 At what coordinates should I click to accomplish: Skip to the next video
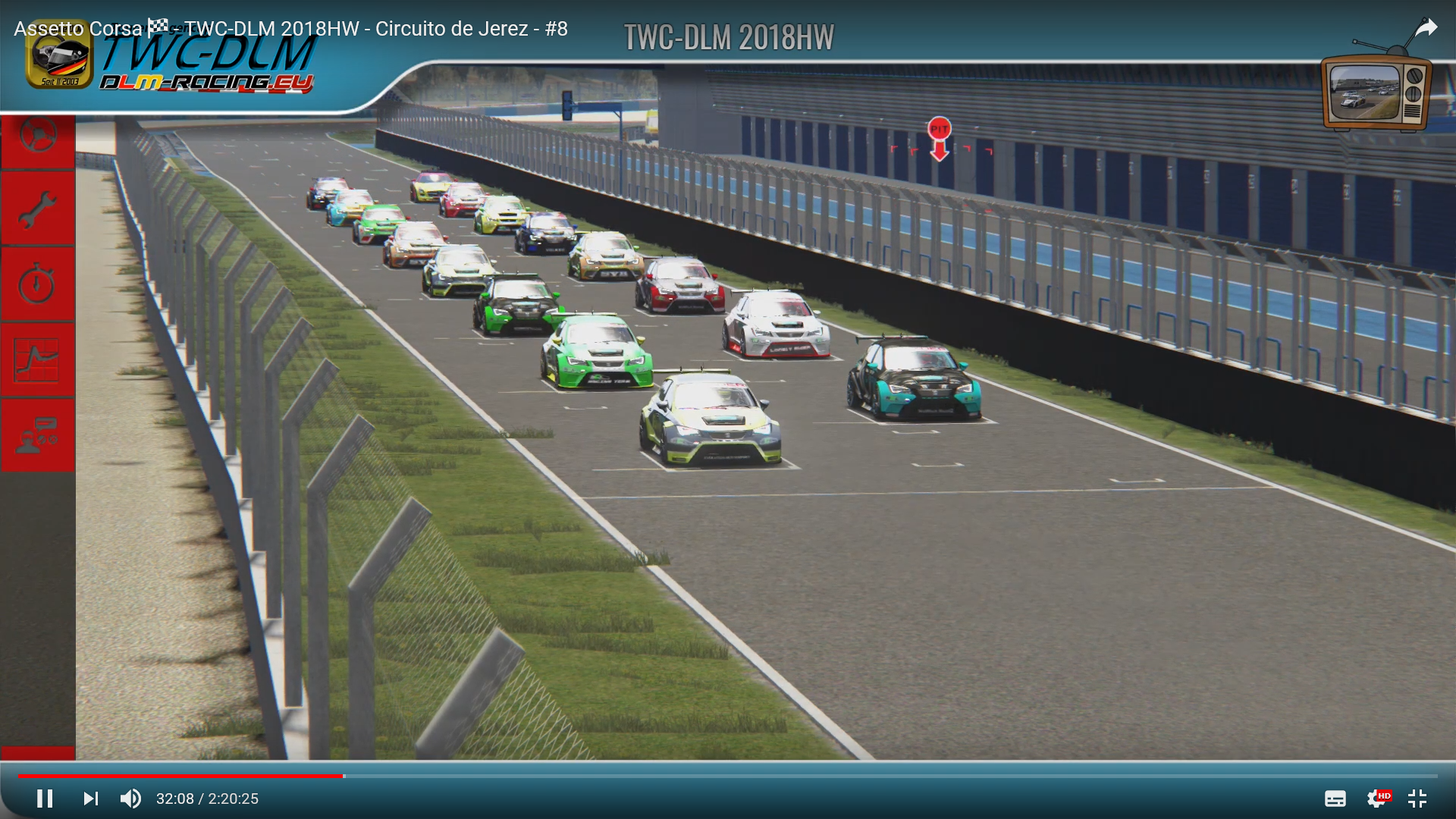point(90,799)
